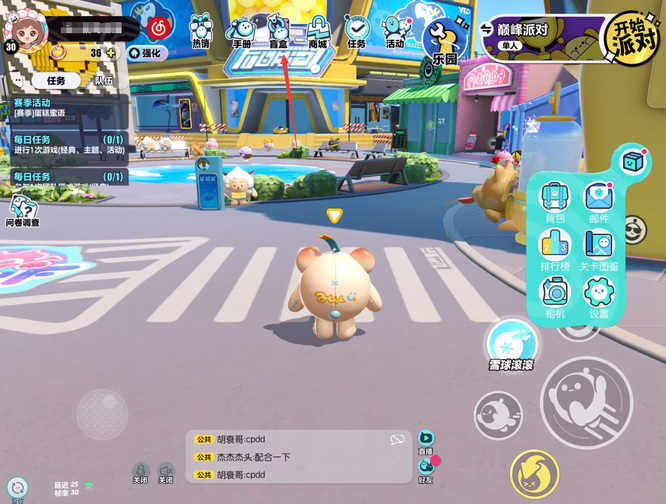Open the 邮件 mail inbox
Viewport: 666px width, 504px height.
click(598, 200)
